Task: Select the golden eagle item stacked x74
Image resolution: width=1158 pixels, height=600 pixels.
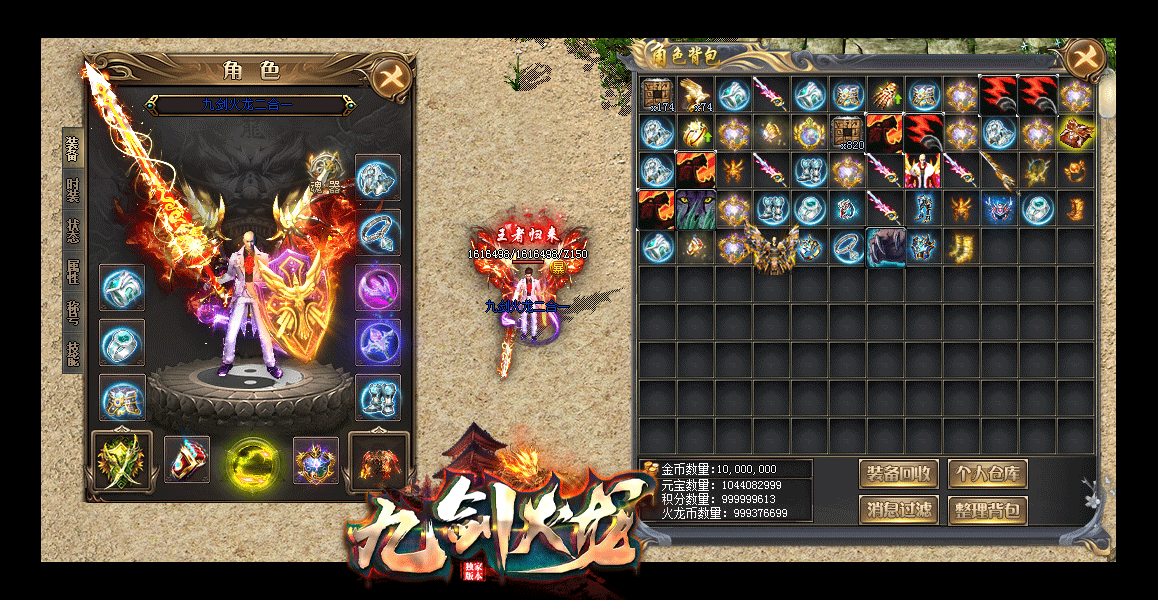Action: pyautogui.click(x=695, y=95)
